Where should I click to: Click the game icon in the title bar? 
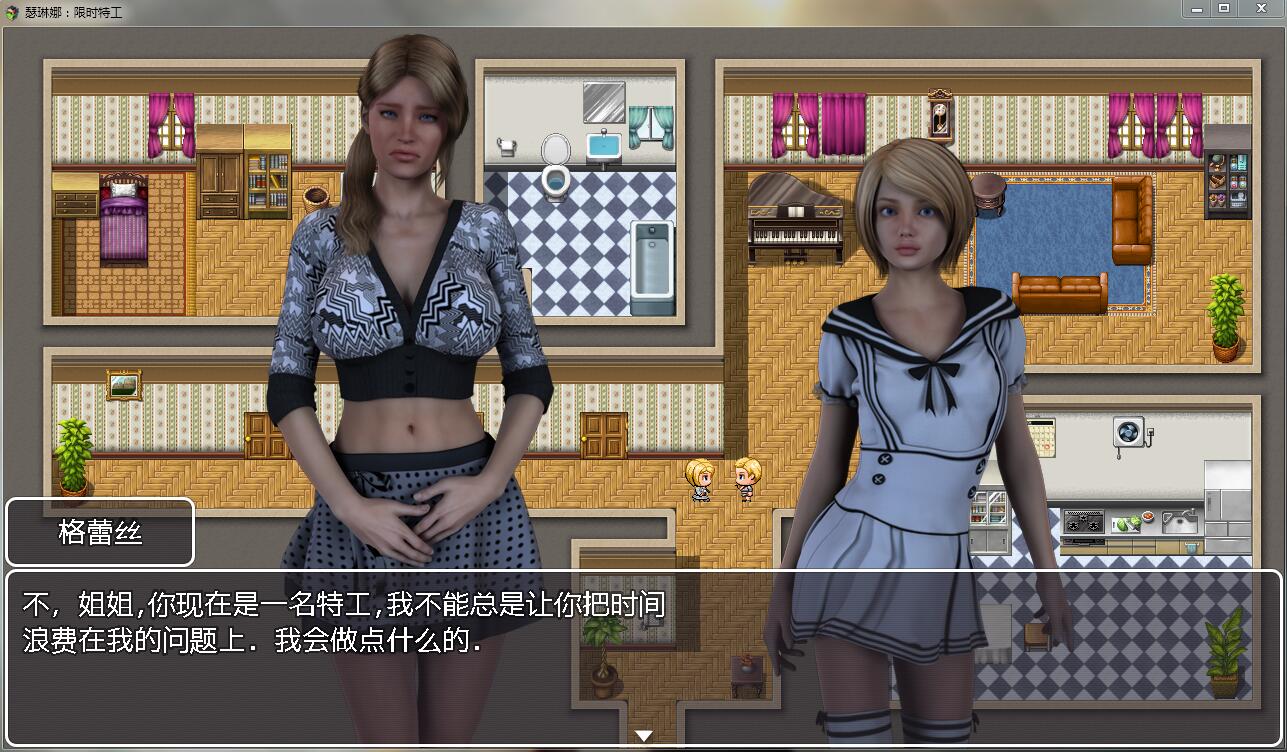(x=10, y=10)
